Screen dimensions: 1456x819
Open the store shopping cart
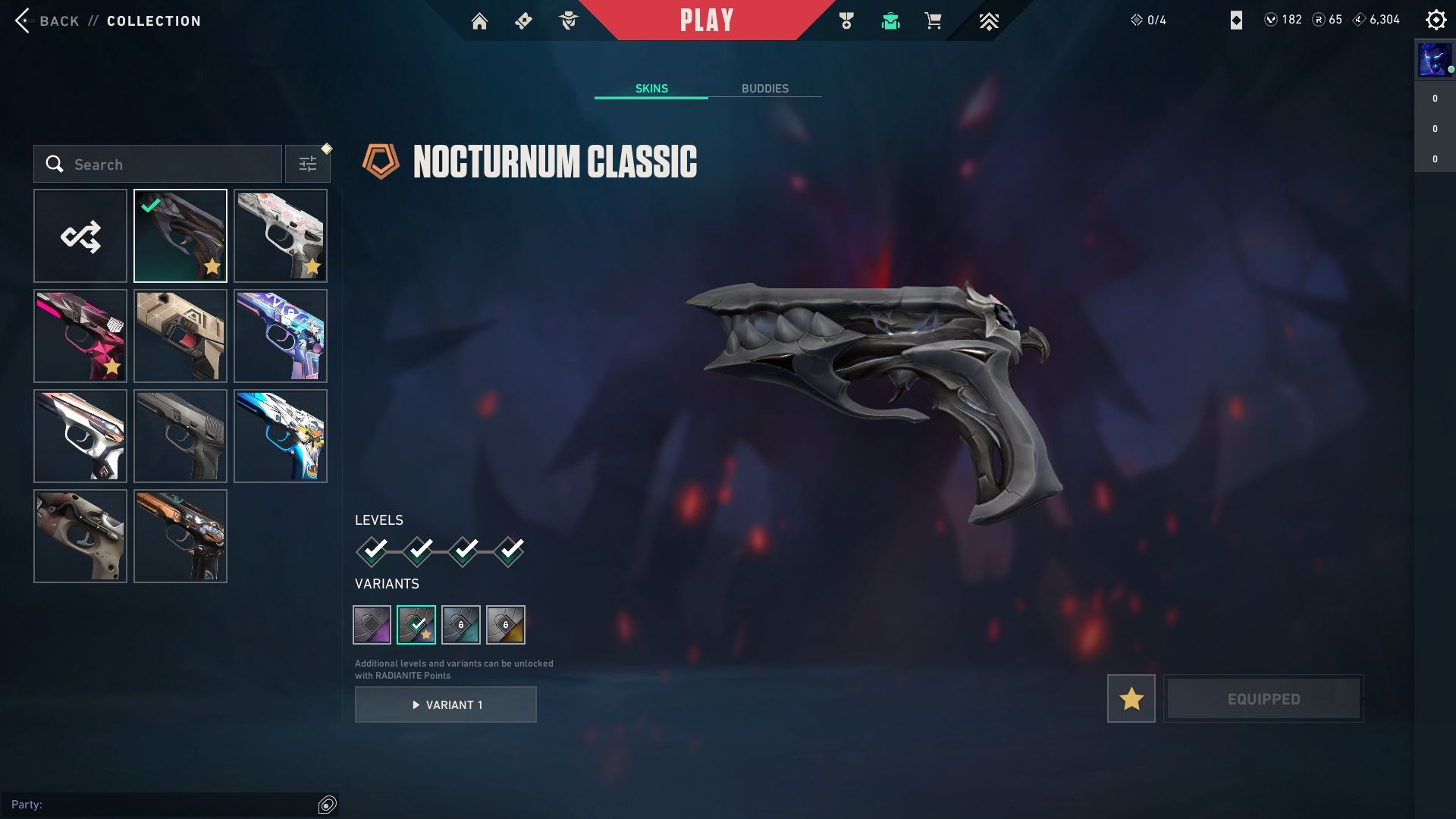(x=933, y=21)
